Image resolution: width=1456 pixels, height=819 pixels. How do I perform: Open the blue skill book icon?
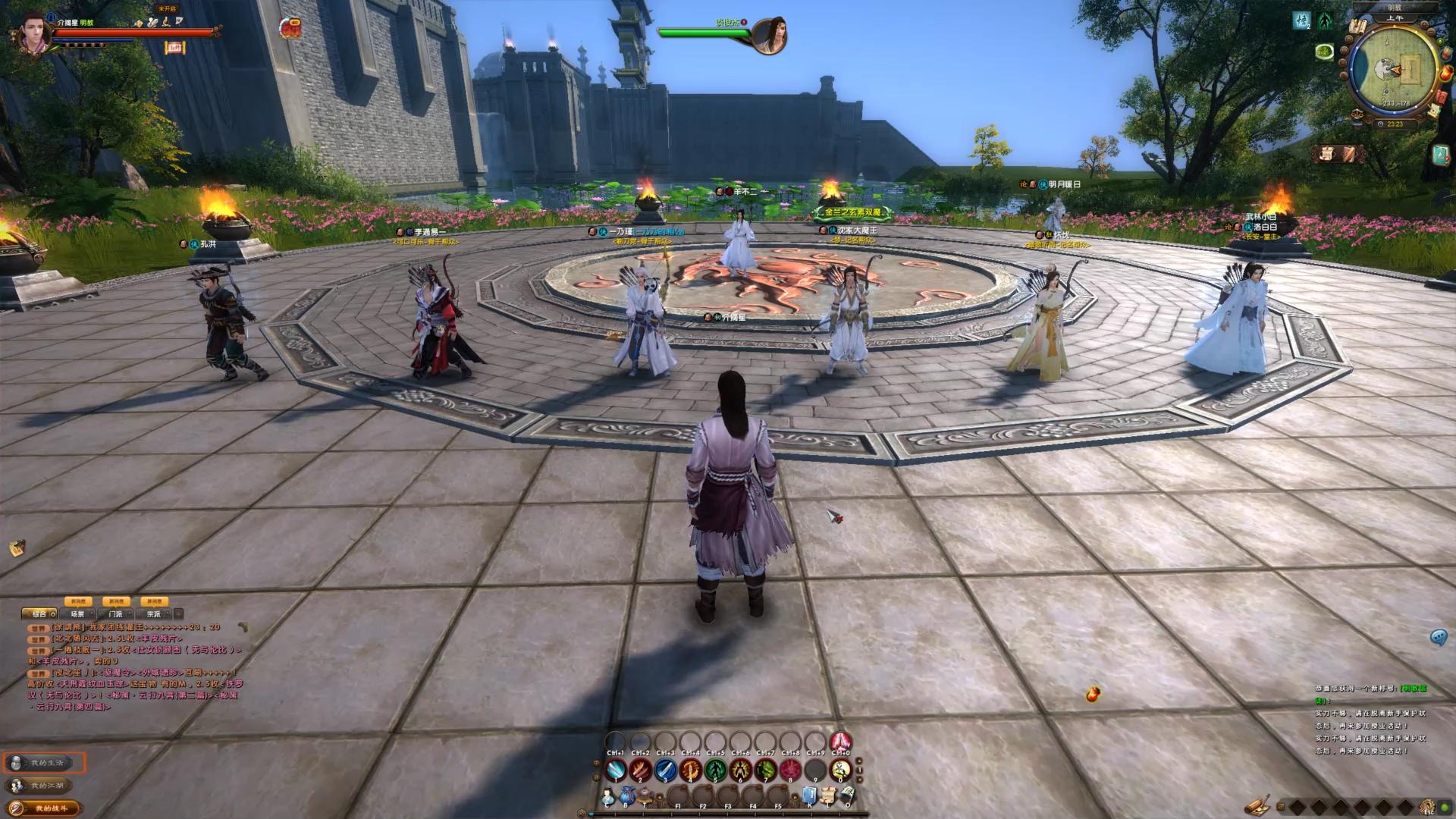coord(809,796)
